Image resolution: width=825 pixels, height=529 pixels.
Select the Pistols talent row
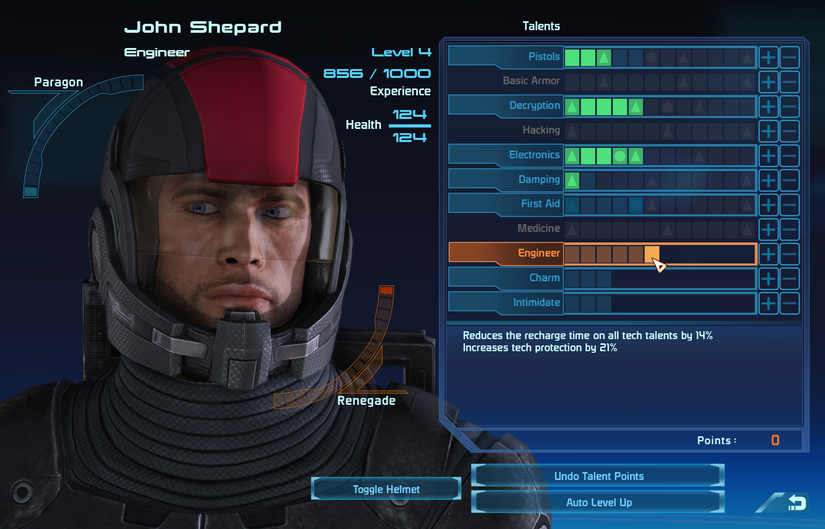[x=506, y=57]
